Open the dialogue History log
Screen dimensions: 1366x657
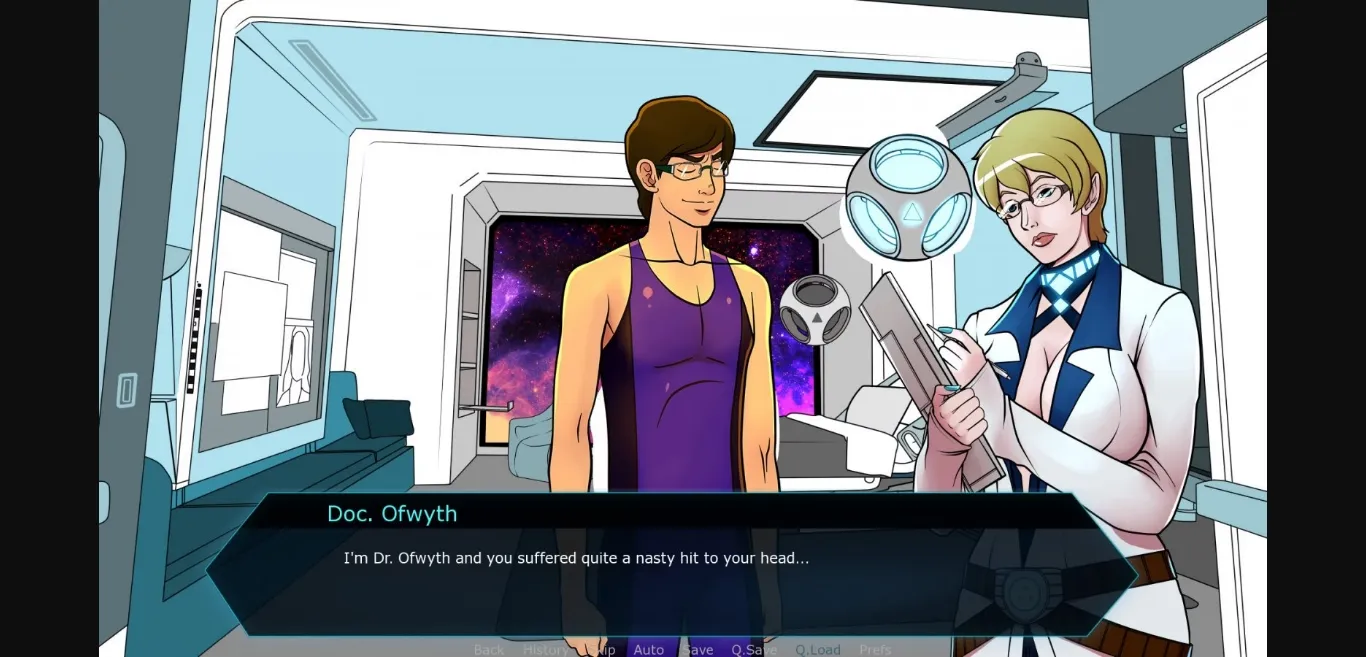pyautogui.click(x=546, y=650)
